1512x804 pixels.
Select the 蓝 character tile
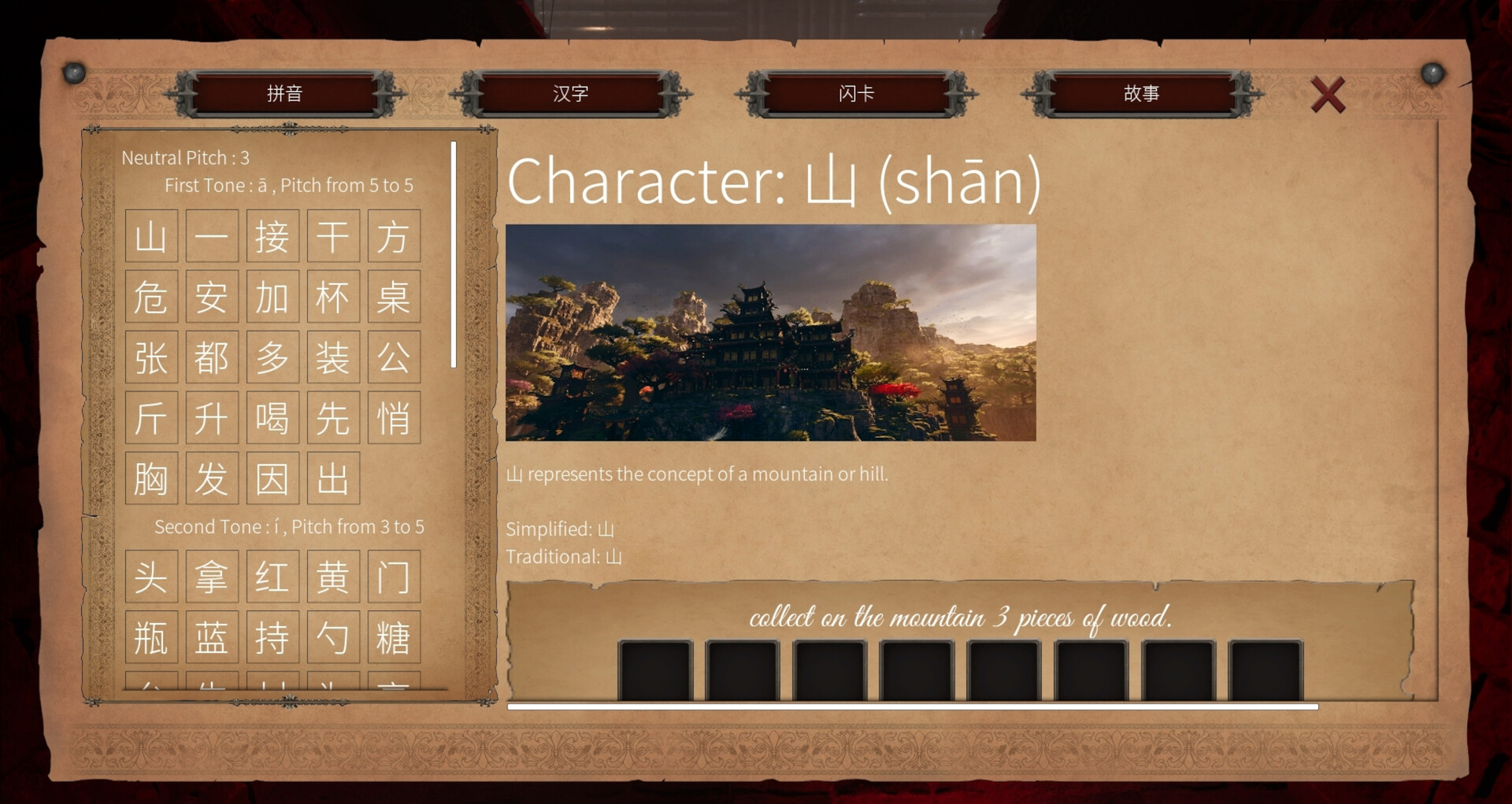point(211,637)
